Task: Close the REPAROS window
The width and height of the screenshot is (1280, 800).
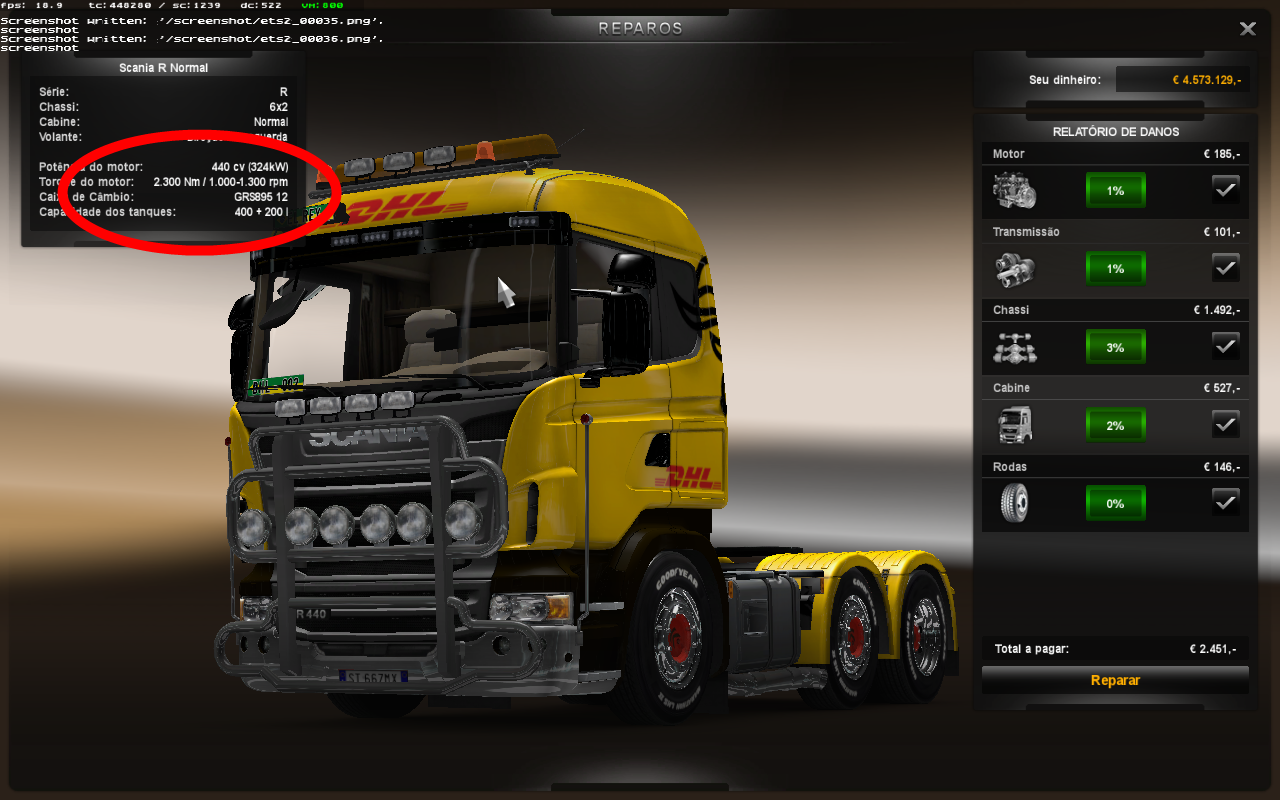Action: click(1247, 29)
